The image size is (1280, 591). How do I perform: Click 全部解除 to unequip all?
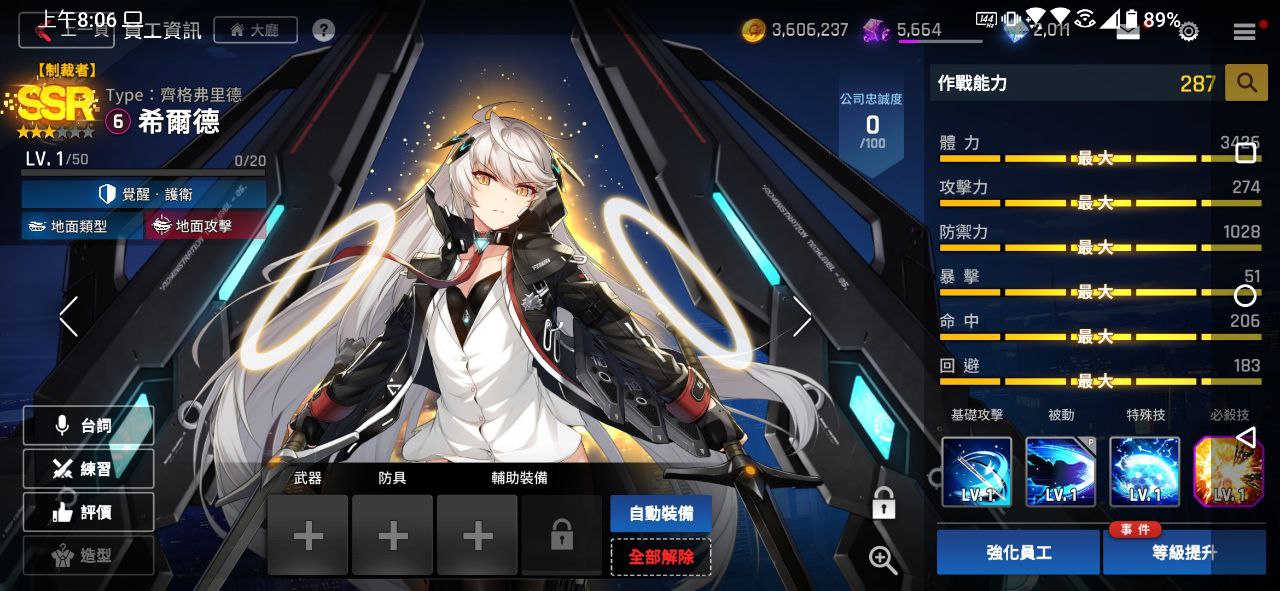point(660,557)
